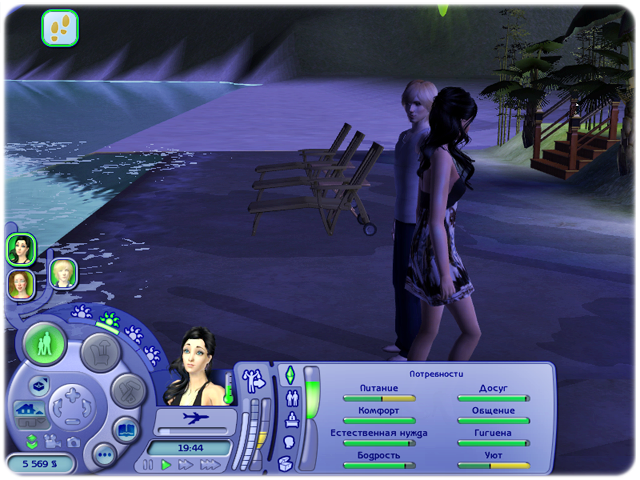640x480 pixels.
Task: Open the Career desk tab
Action: click(291, 420)
